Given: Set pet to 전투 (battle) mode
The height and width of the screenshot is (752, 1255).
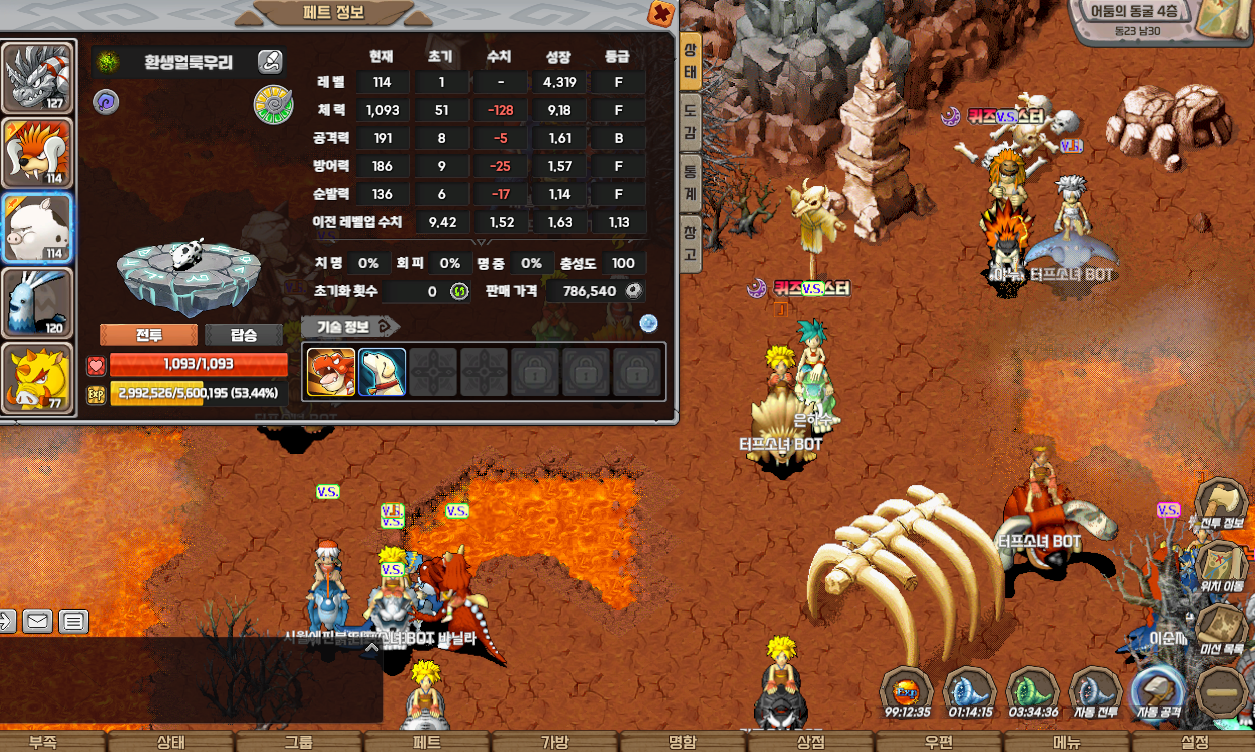Looking at the screenshot, I should tap(148, 335).
